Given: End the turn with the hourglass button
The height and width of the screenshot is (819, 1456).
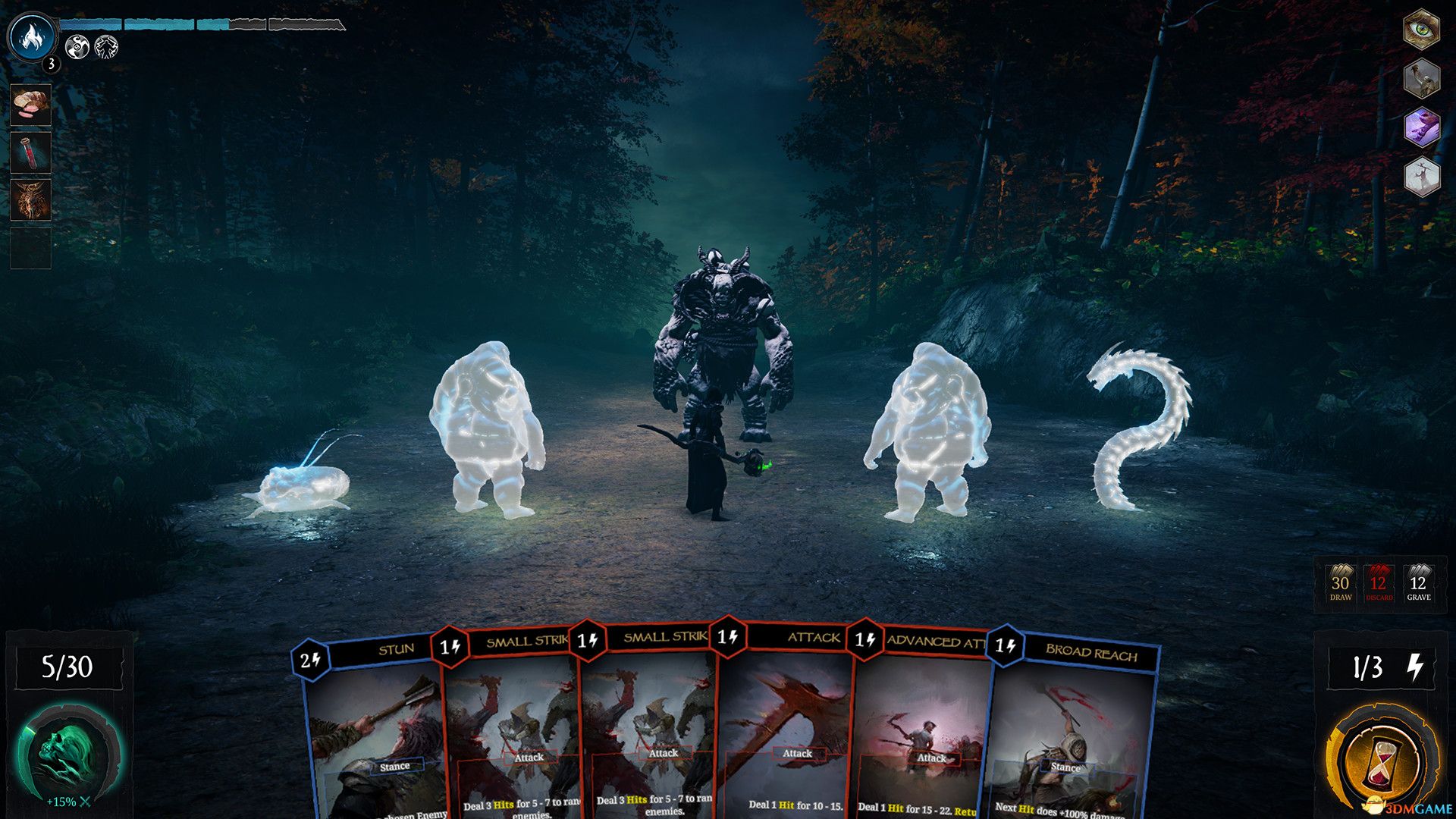Looking at the screenshot, I should pos(1382,758).
